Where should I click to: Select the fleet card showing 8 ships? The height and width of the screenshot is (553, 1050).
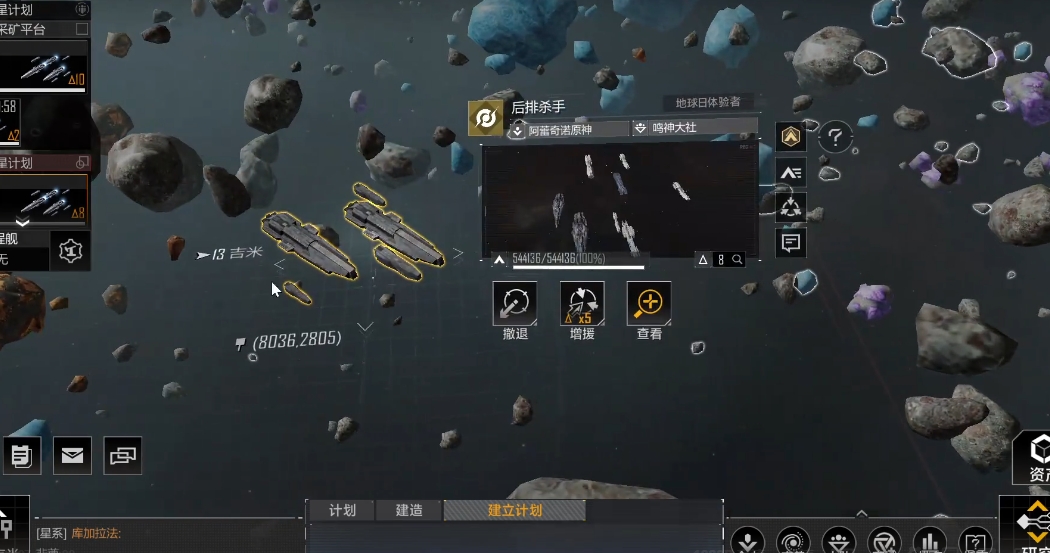44,199
